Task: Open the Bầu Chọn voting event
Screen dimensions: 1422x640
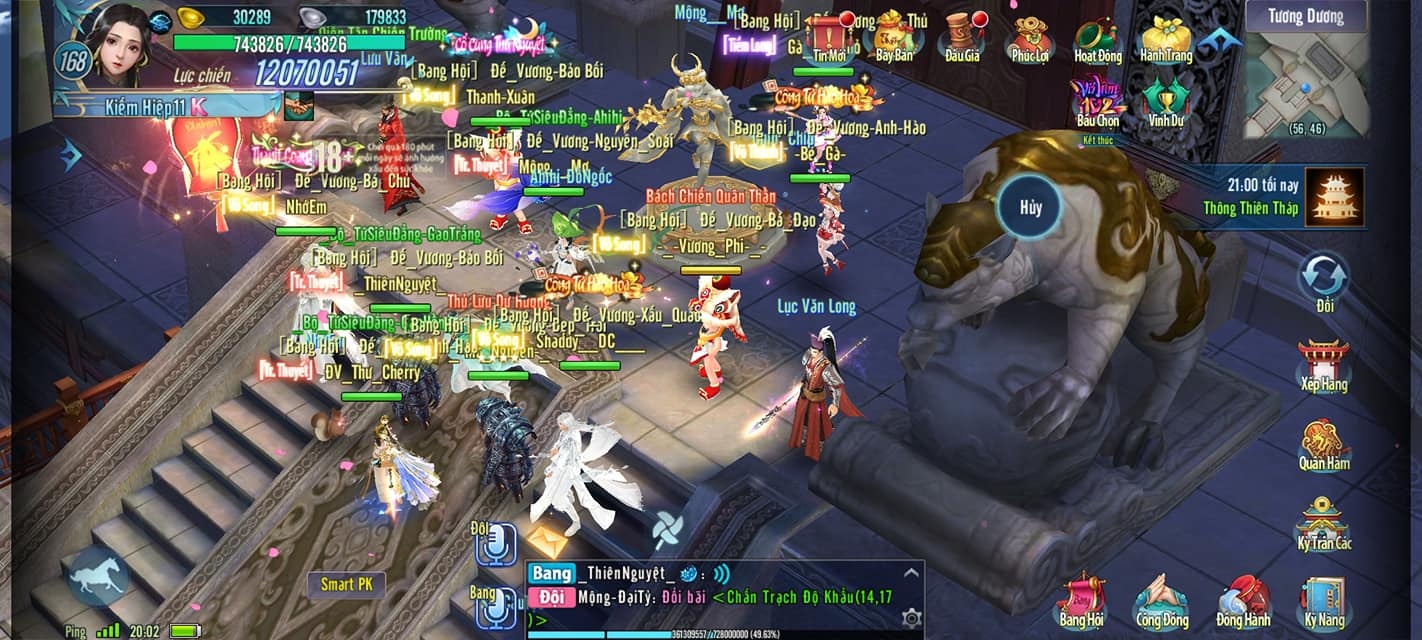Action: pyautogui.click(x=1098, y=105)
